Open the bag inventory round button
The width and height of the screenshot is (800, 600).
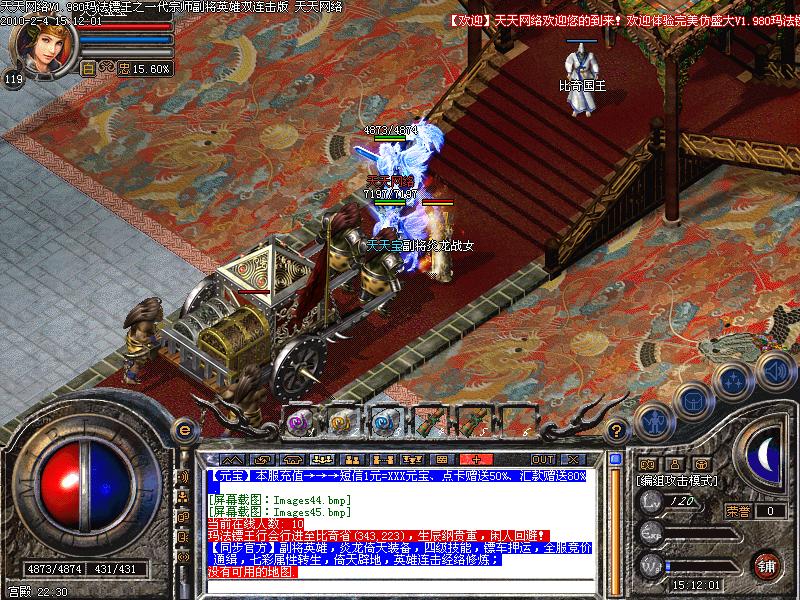click(x=693, y=401)
